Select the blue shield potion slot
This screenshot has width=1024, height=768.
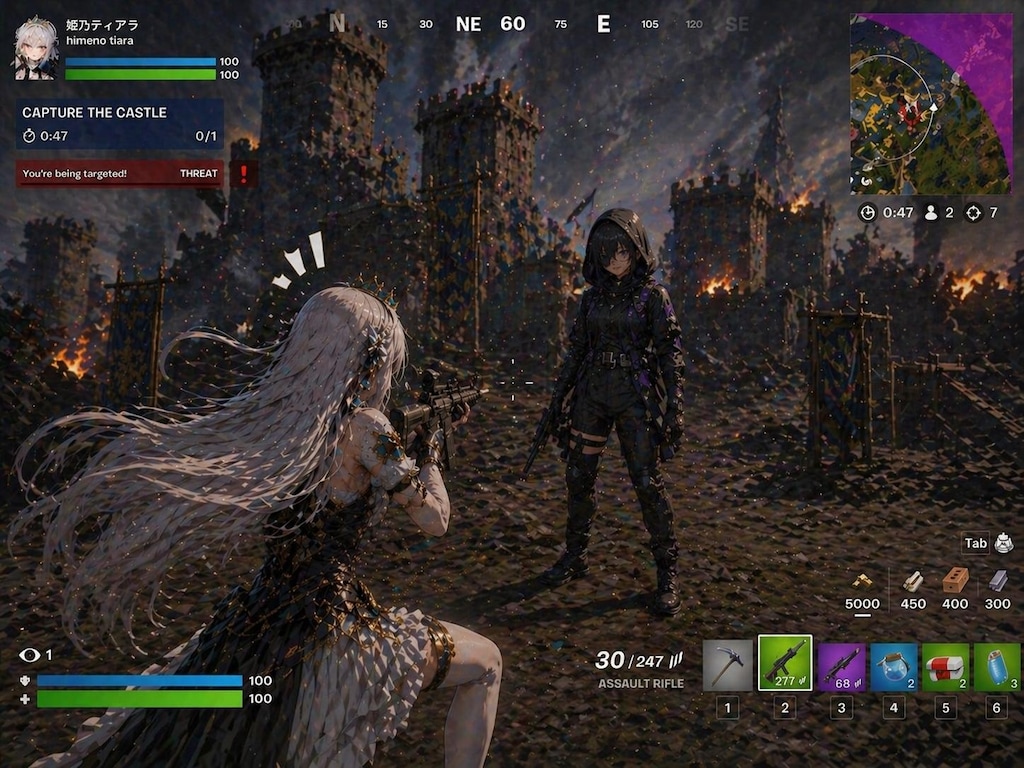click(x=893, y=665)
